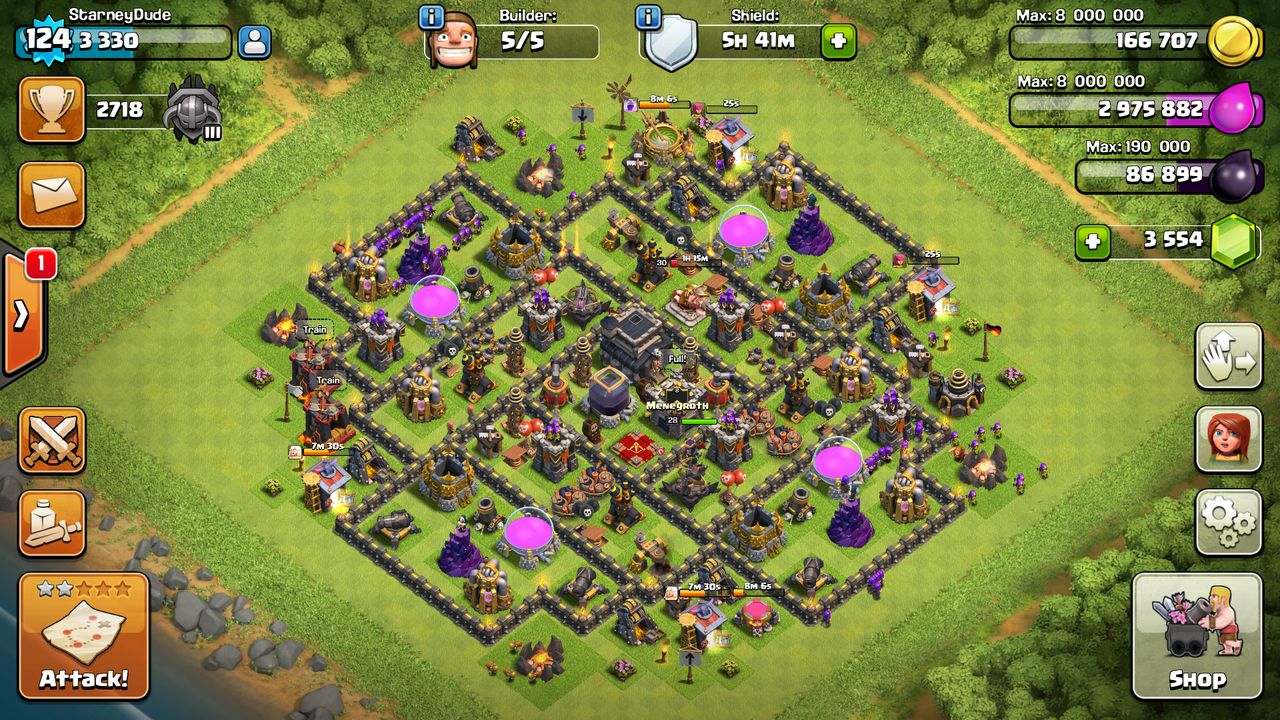Open the messages envelope button

coord(51,195)
